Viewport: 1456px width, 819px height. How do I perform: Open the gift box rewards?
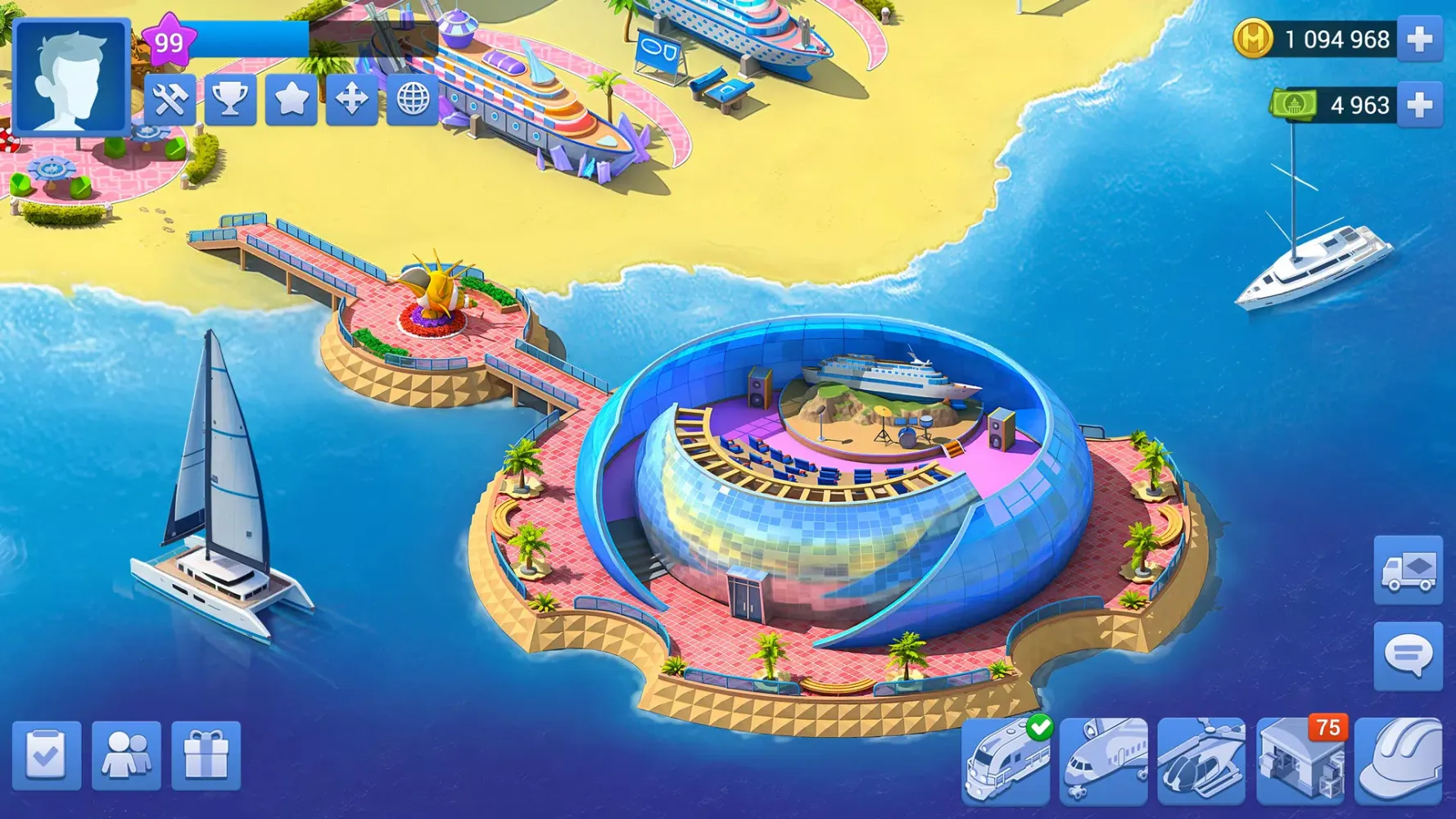206,755
